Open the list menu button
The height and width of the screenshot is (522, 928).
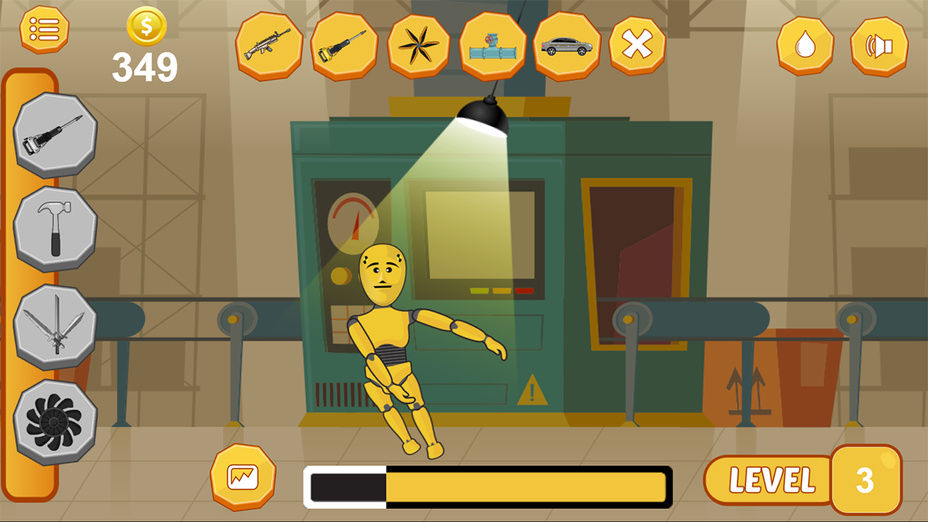[x=44, y=29]
